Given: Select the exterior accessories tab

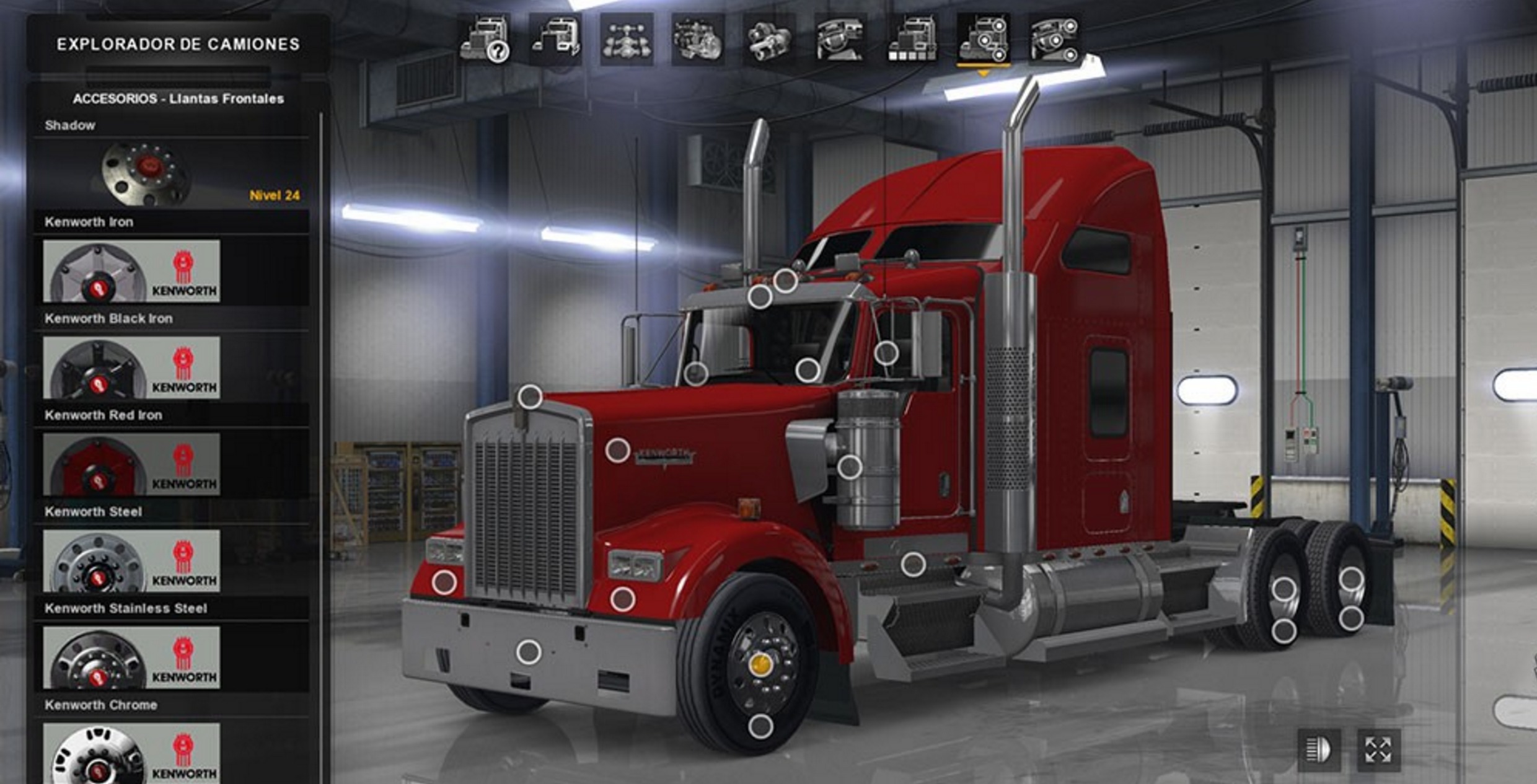Looking at the screenshot, I should click(x=984, y=40).
